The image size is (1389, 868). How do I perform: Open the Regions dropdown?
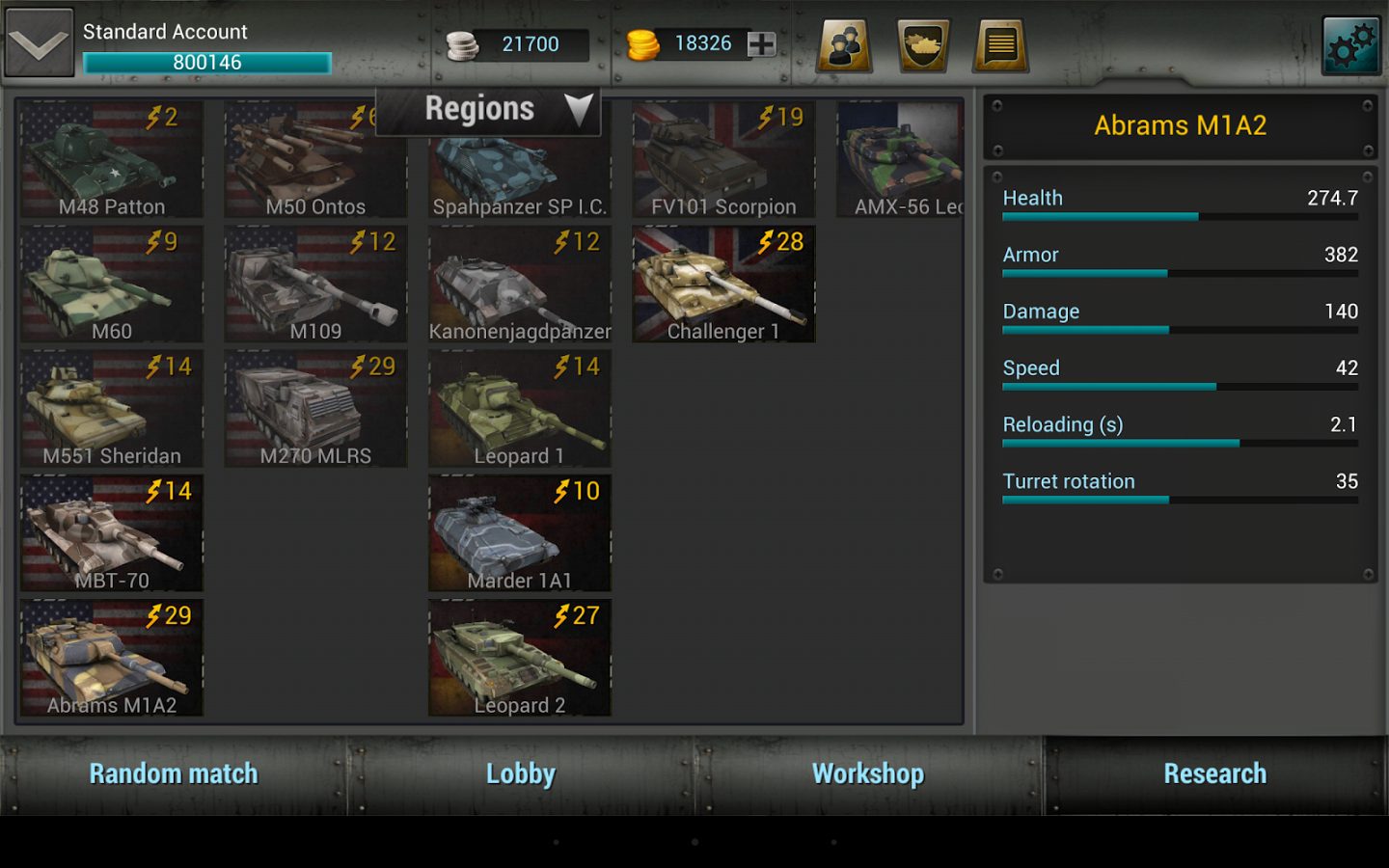point(488,110)
